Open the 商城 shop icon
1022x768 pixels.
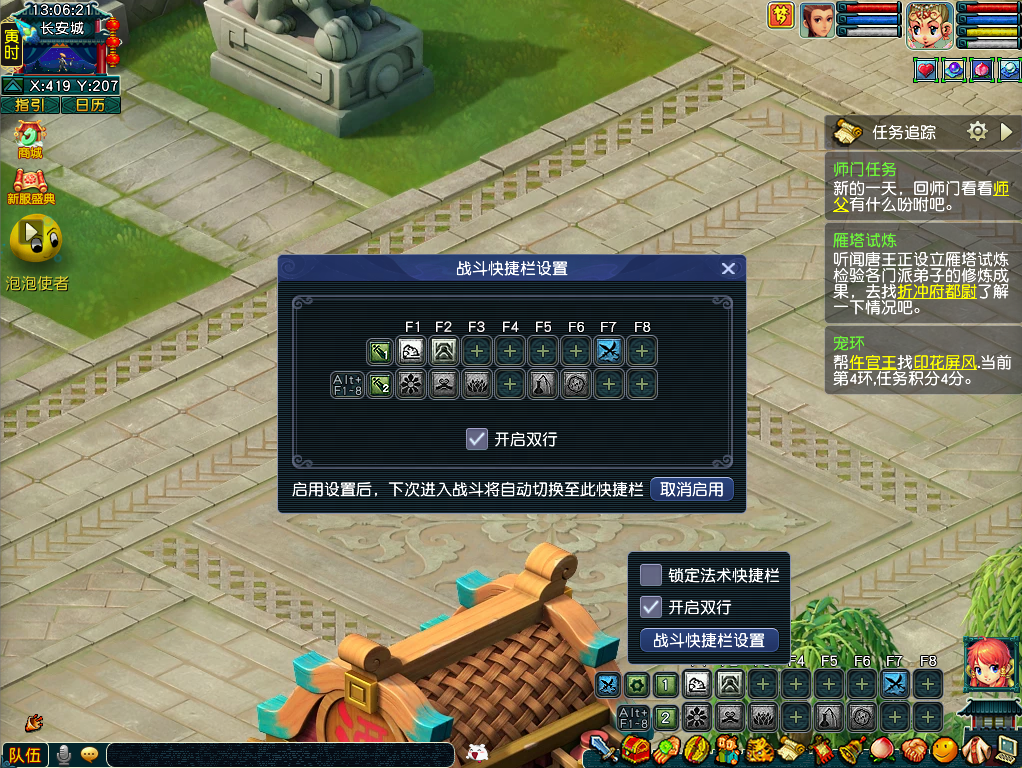tap(30, 138)
